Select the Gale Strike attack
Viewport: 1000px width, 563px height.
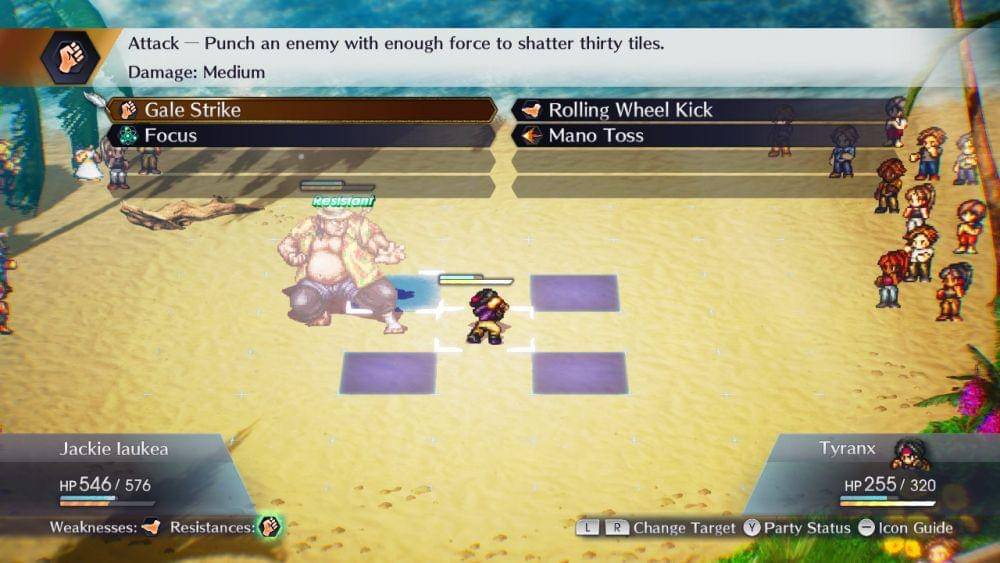point(300,110)
